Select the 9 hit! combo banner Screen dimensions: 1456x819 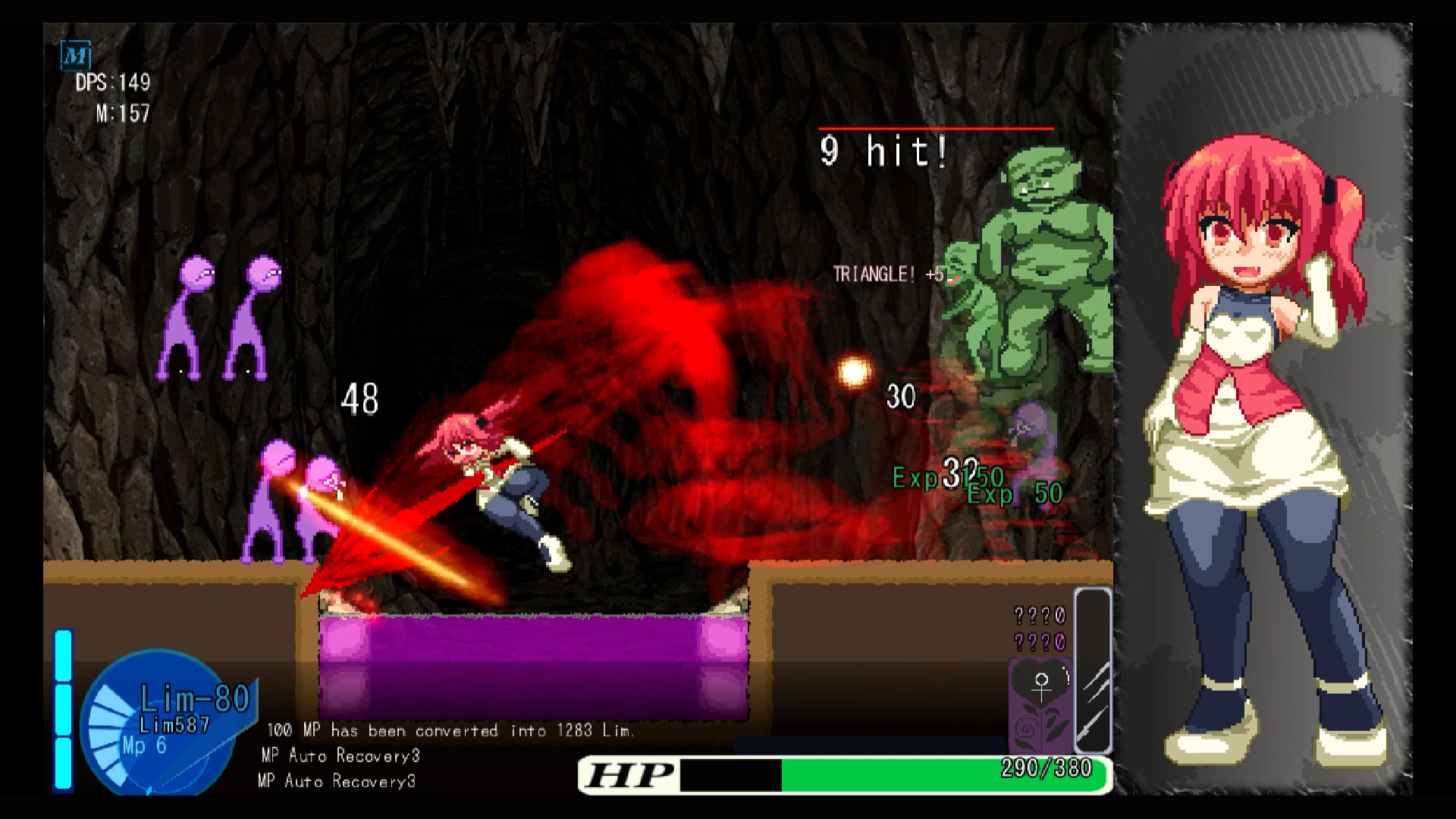pyautogui.click(x=882, y=152)
